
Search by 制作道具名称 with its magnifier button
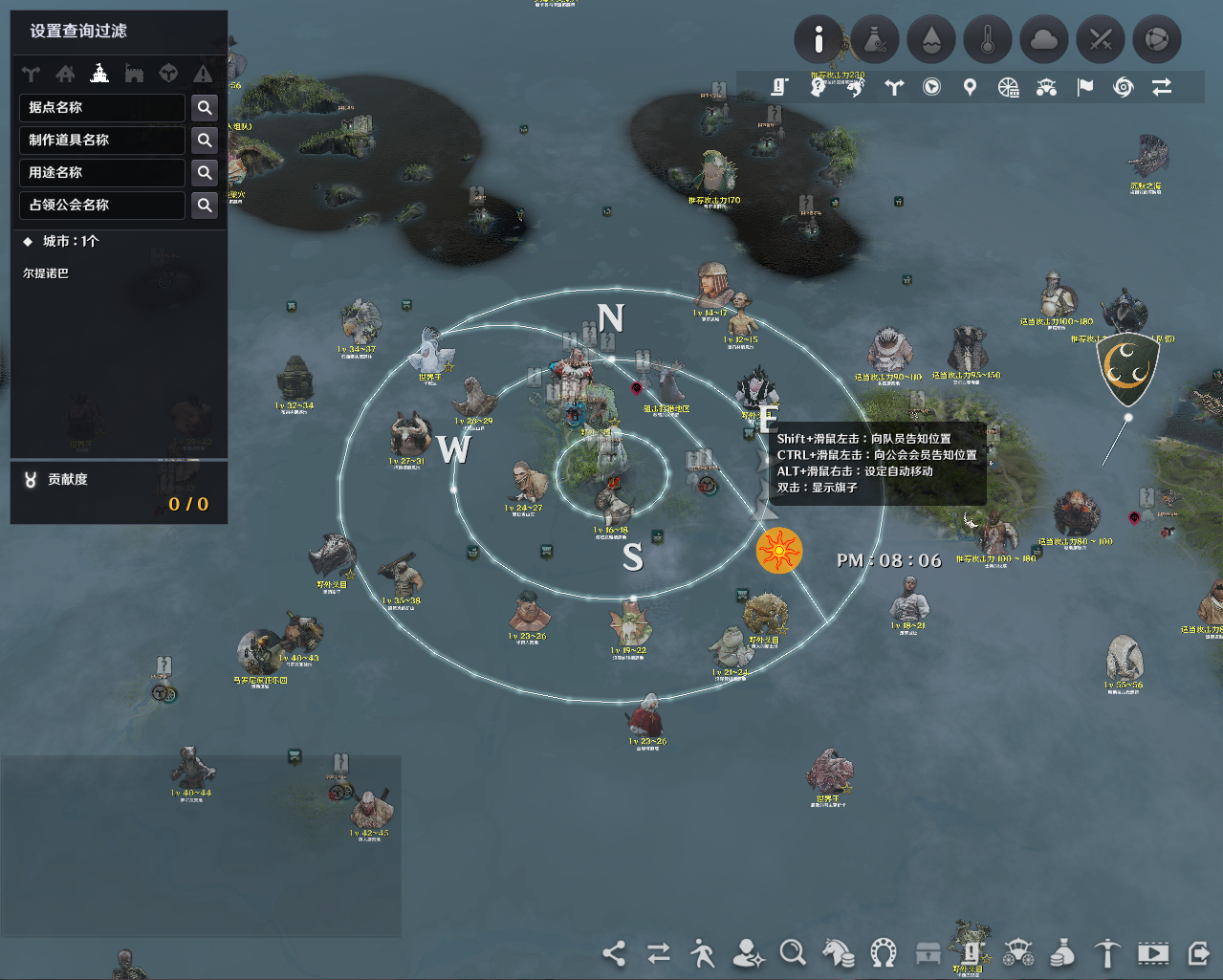[x=205, y=141]
